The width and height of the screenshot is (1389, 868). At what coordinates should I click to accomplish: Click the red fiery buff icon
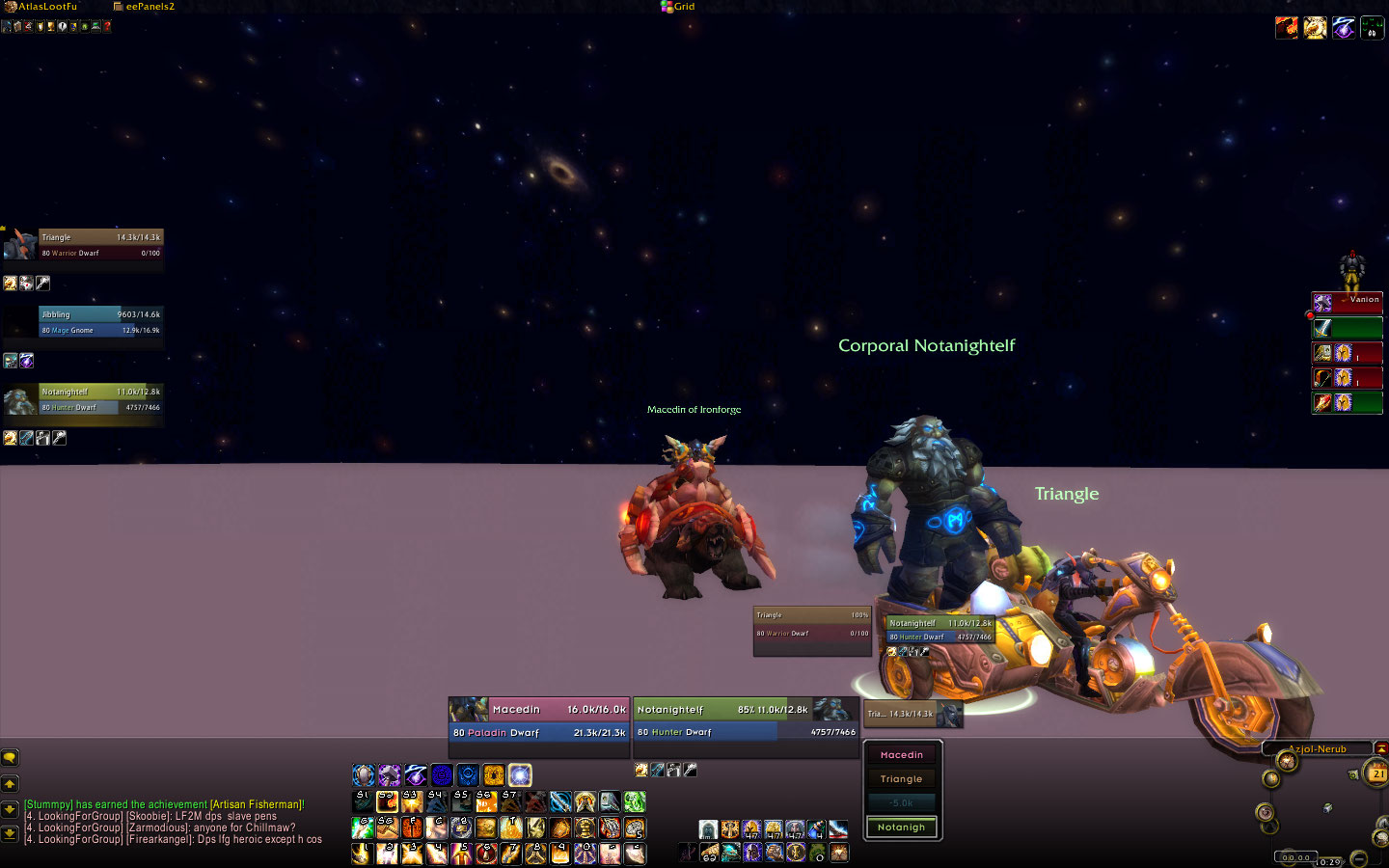tap(1286, 28)
